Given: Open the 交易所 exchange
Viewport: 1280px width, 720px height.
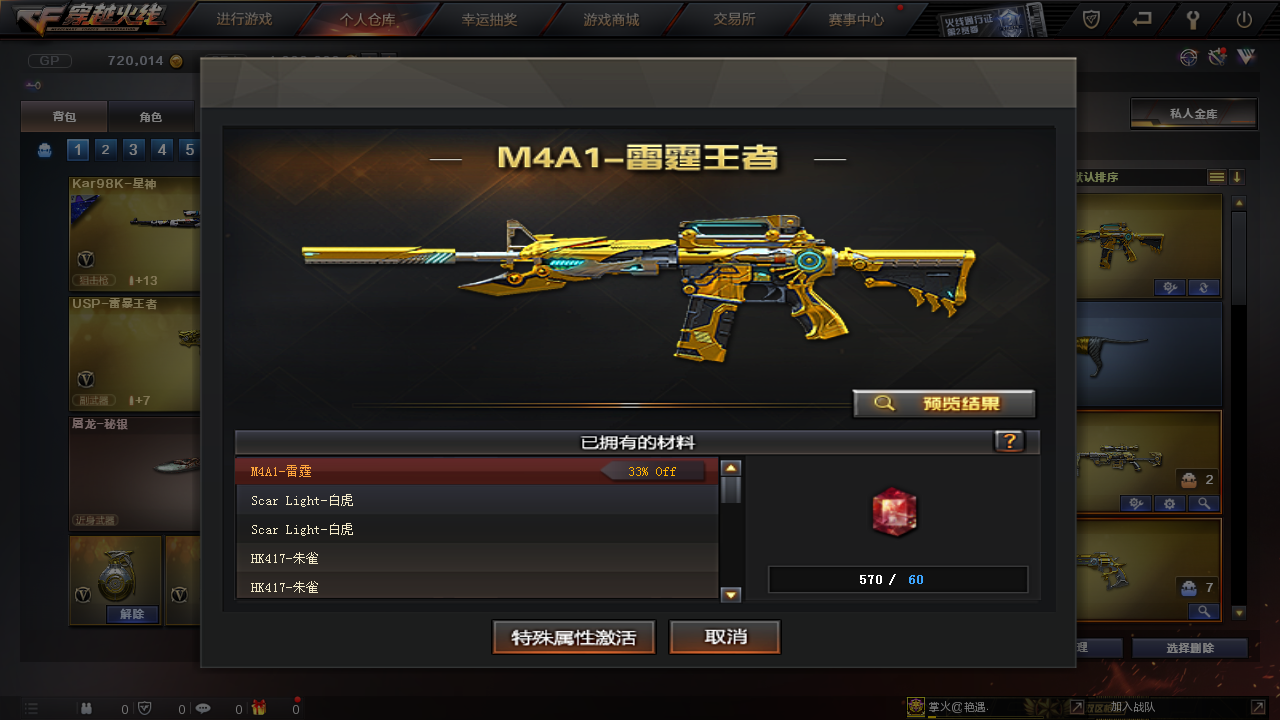Looking at the screenshot, I should coord(734,19).
